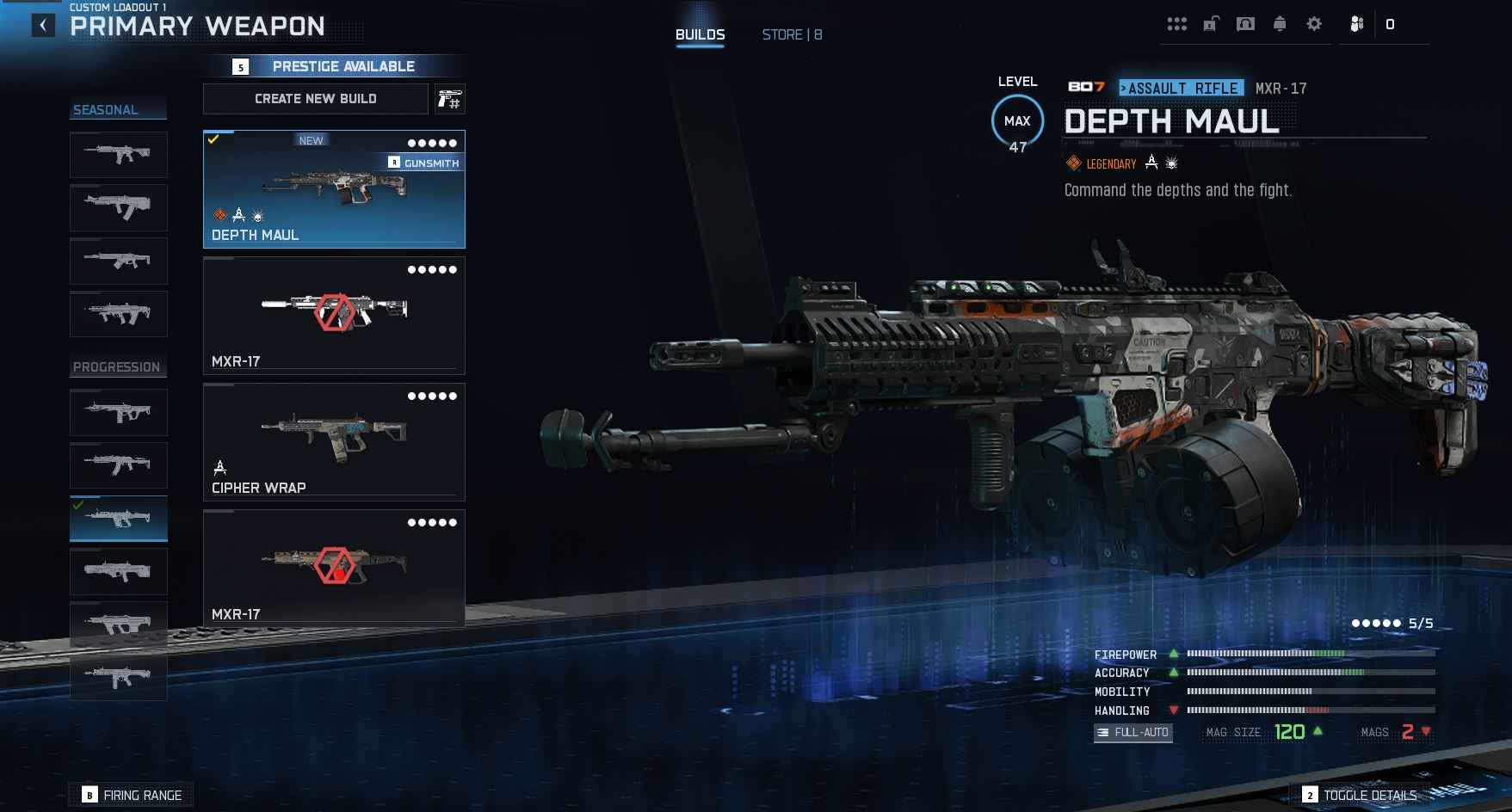Open the social party icon
Screen dimensions: 1512x812
1356,24
